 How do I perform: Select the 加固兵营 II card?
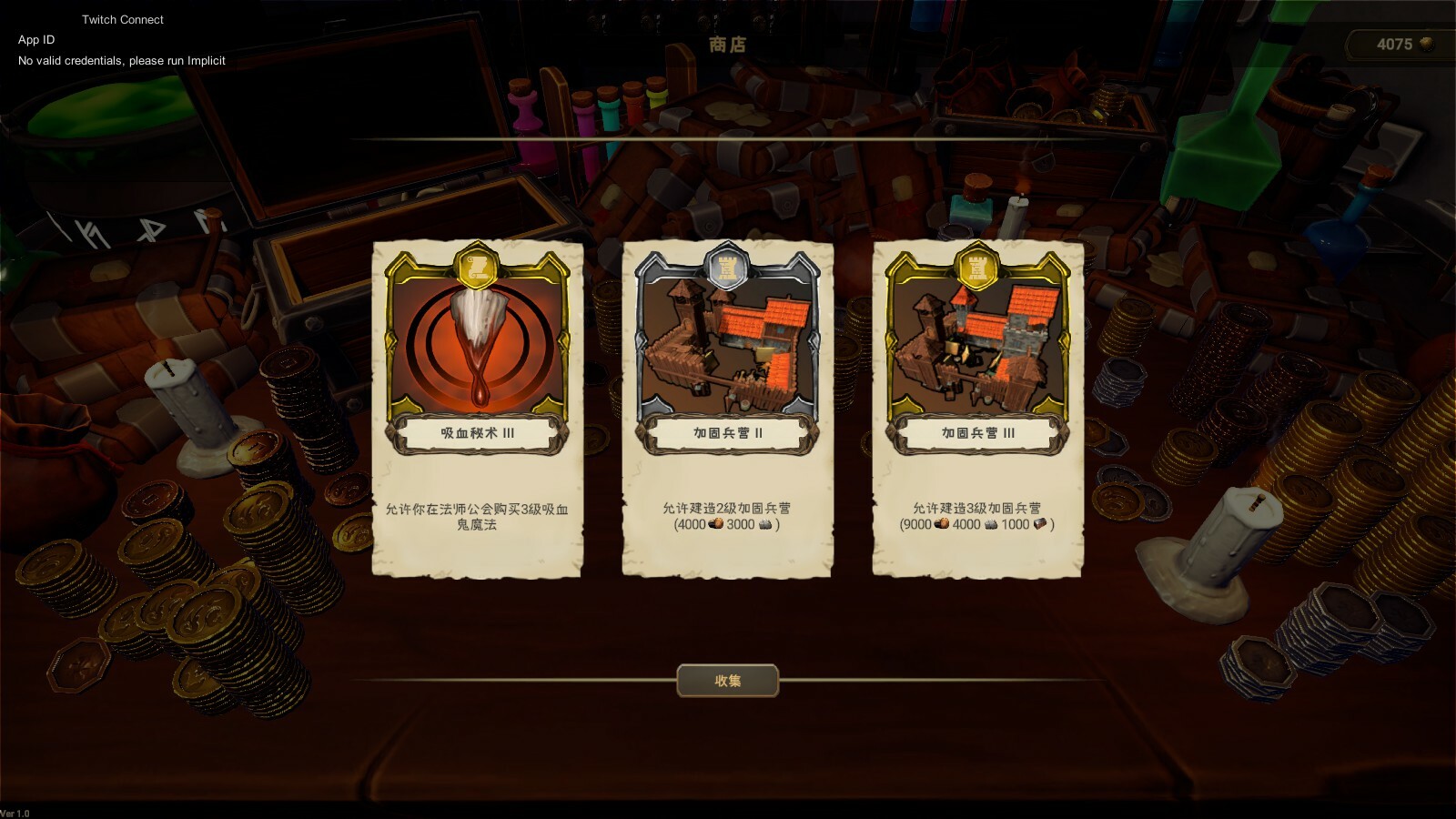[x=726, y=409]
